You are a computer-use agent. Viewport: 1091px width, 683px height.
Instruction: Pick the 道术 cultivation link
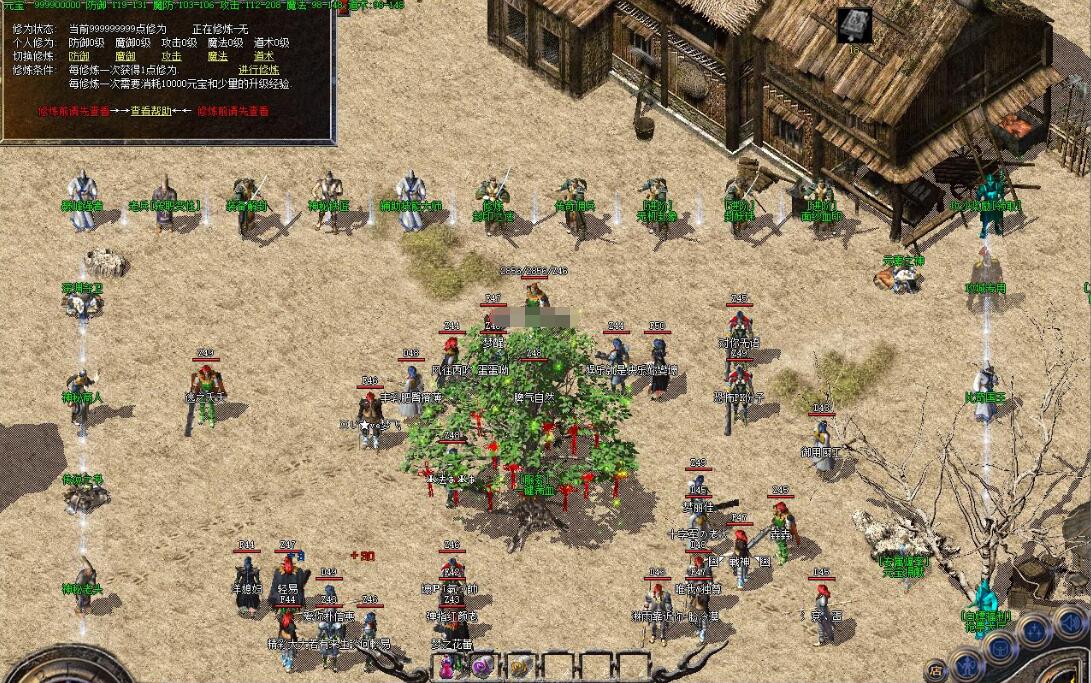click(263, 56)
